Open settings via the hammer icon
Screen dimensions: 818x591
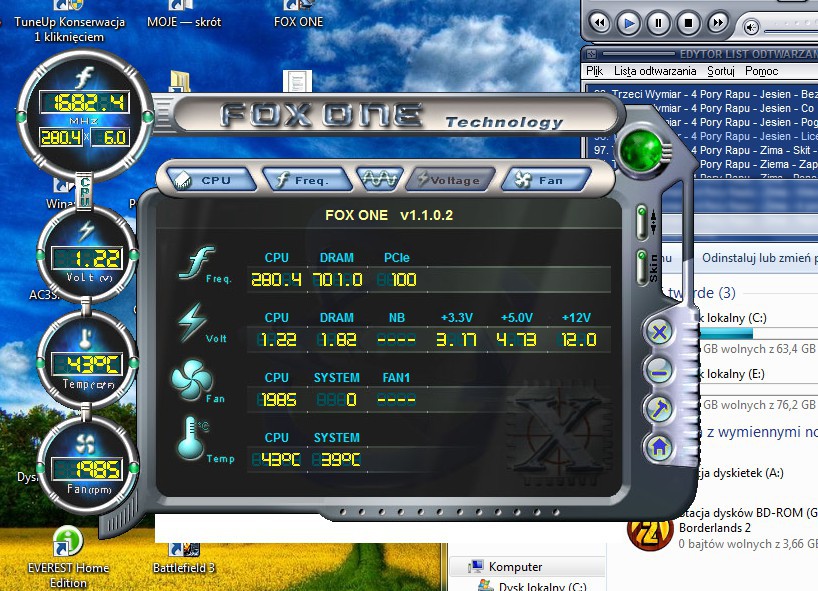click(x=658, y=409)
